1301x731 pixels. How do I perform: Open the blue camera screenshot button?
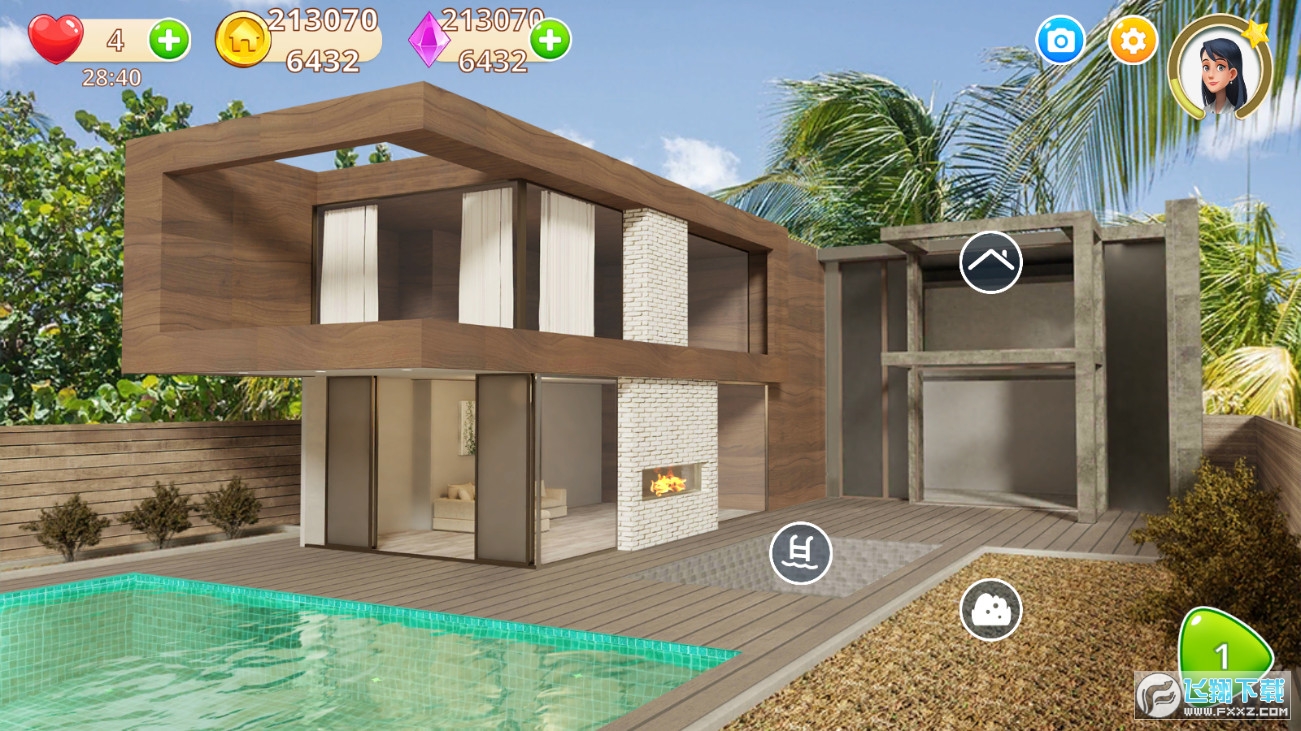tap(1059, 41)
